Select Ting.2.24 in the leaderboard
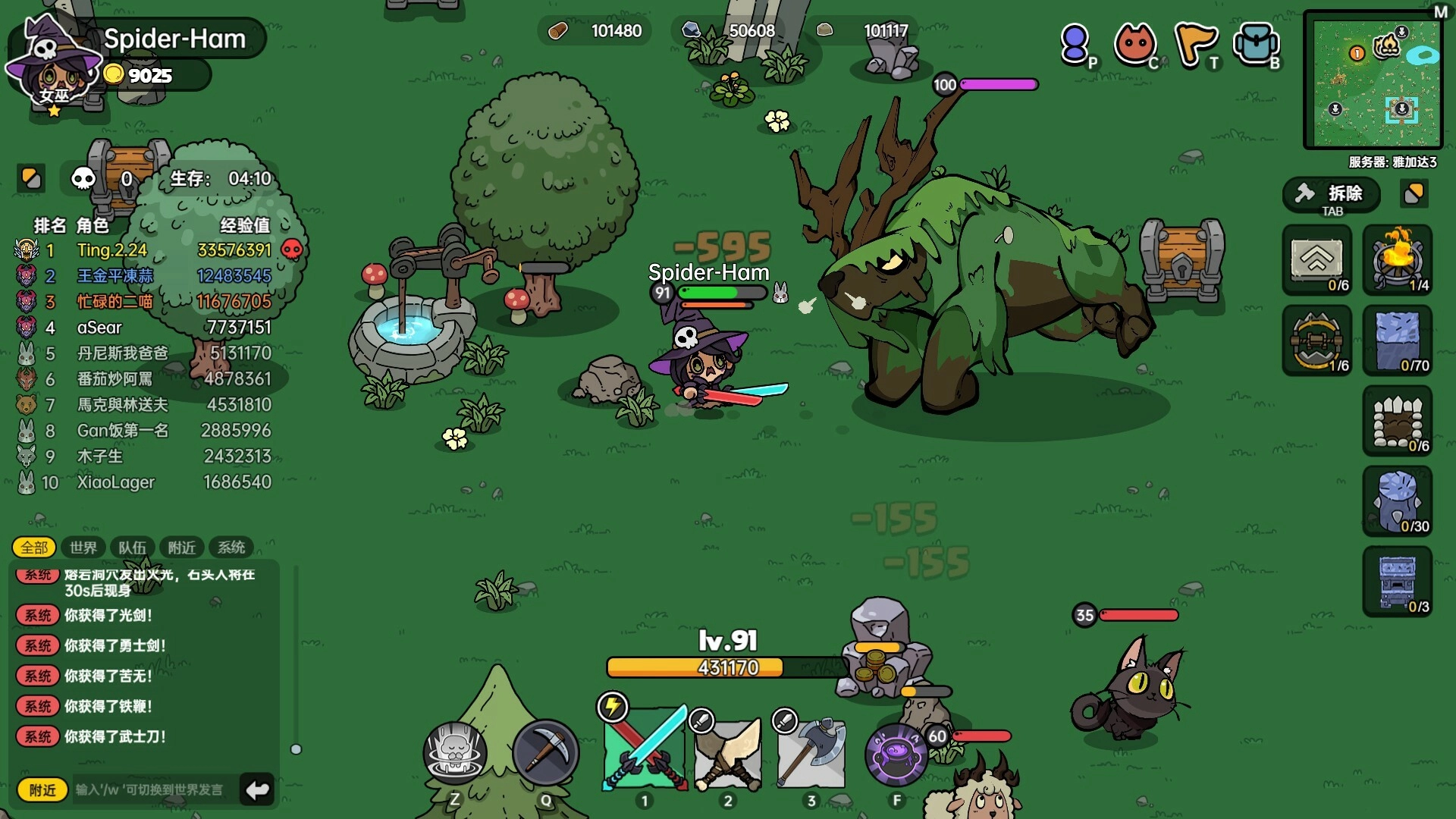The width and height of the screenshot is (1456, 819). click(112, 250)
